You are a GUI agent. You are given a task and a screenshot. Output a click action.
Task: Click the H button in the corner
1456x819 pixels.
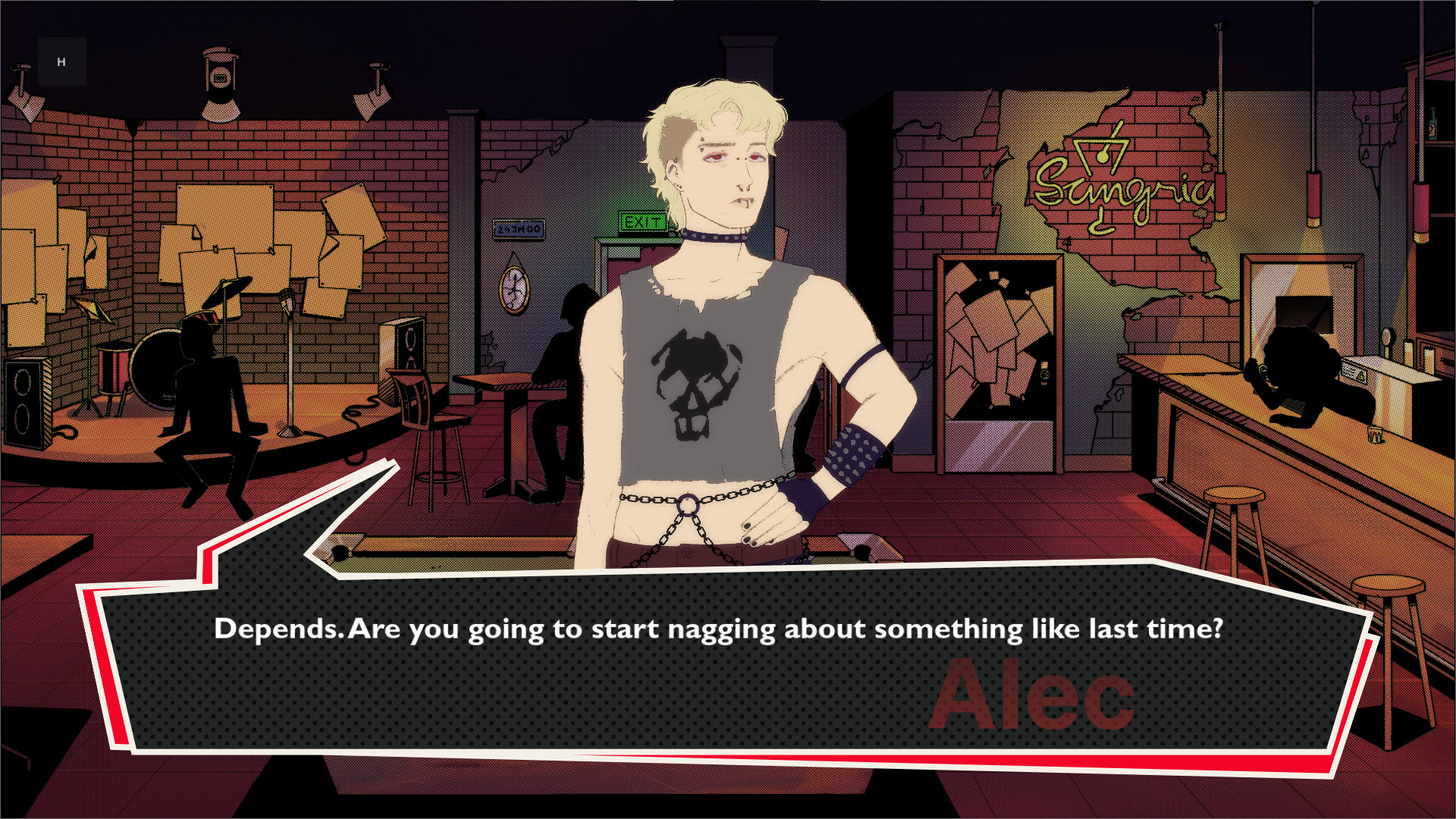61,61
